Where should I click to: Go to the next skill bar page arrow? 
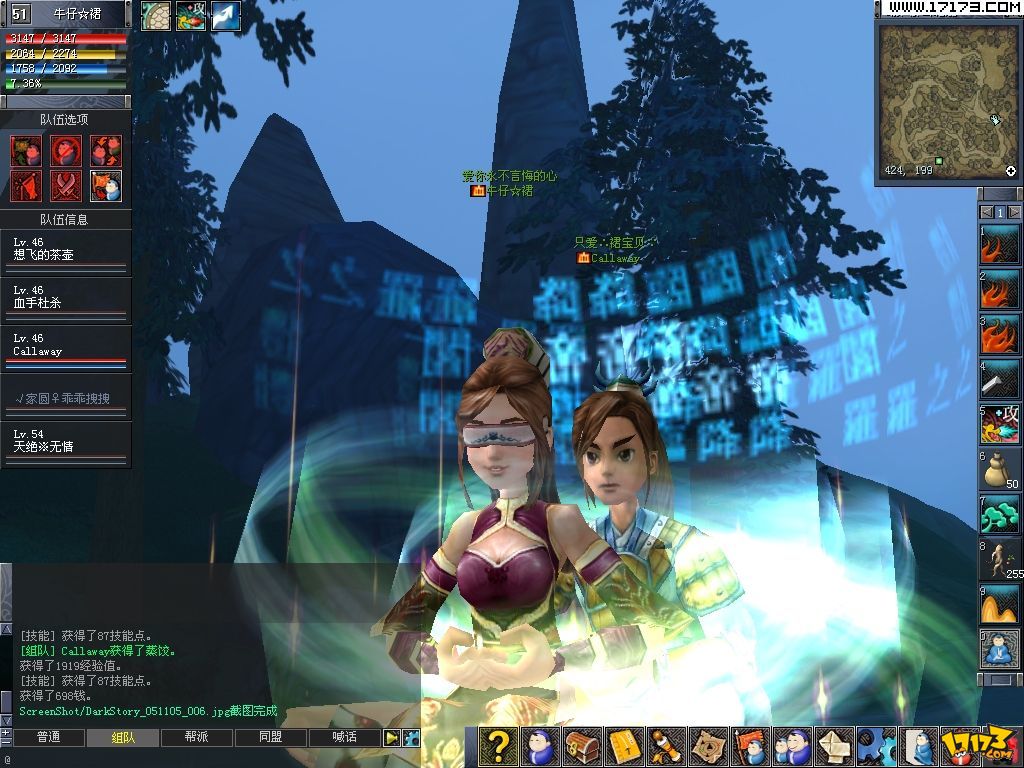(x=1014, y=212)
